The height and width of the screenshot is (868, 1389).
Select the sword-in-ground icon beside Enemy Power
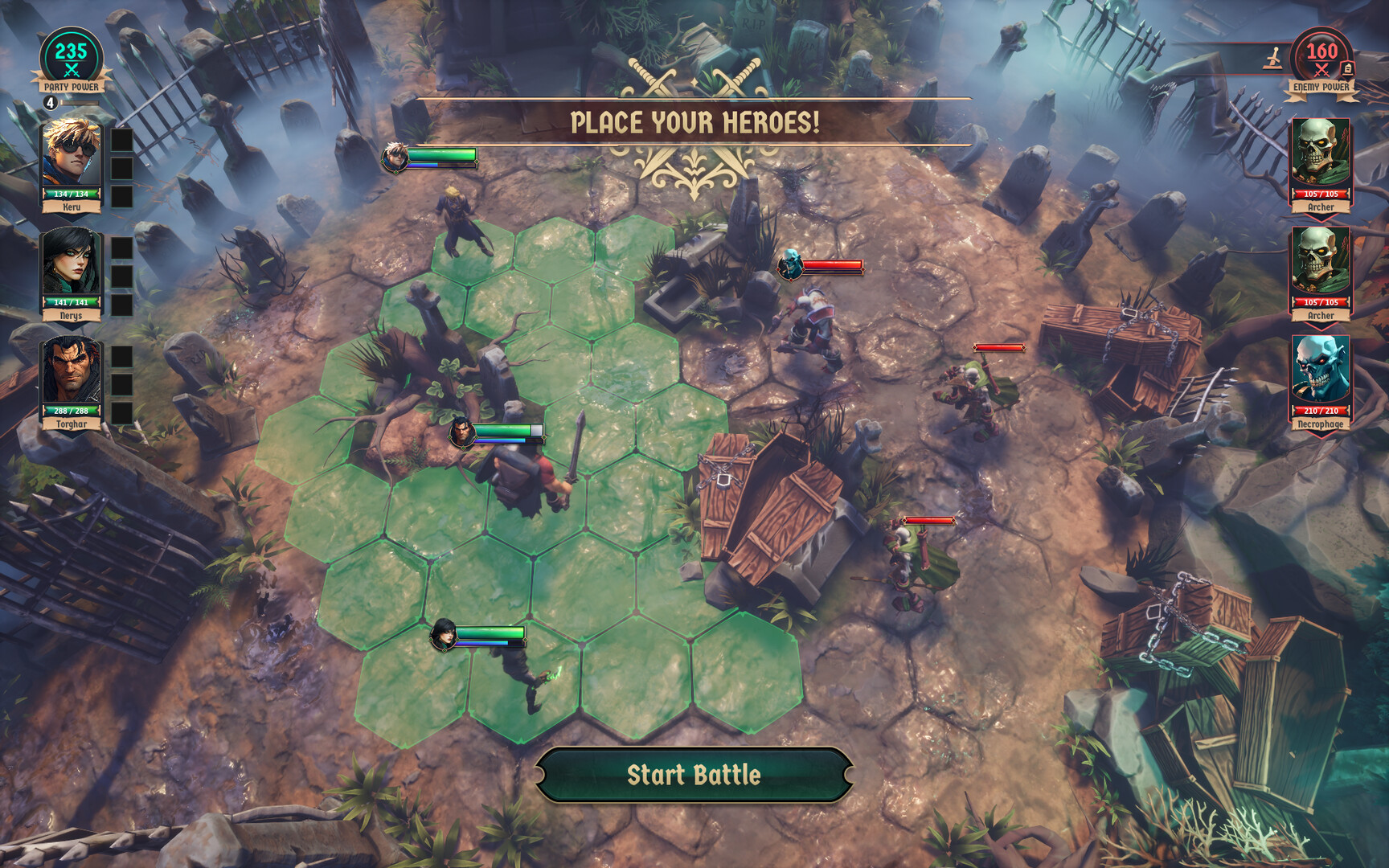[x=1273, y=59]
